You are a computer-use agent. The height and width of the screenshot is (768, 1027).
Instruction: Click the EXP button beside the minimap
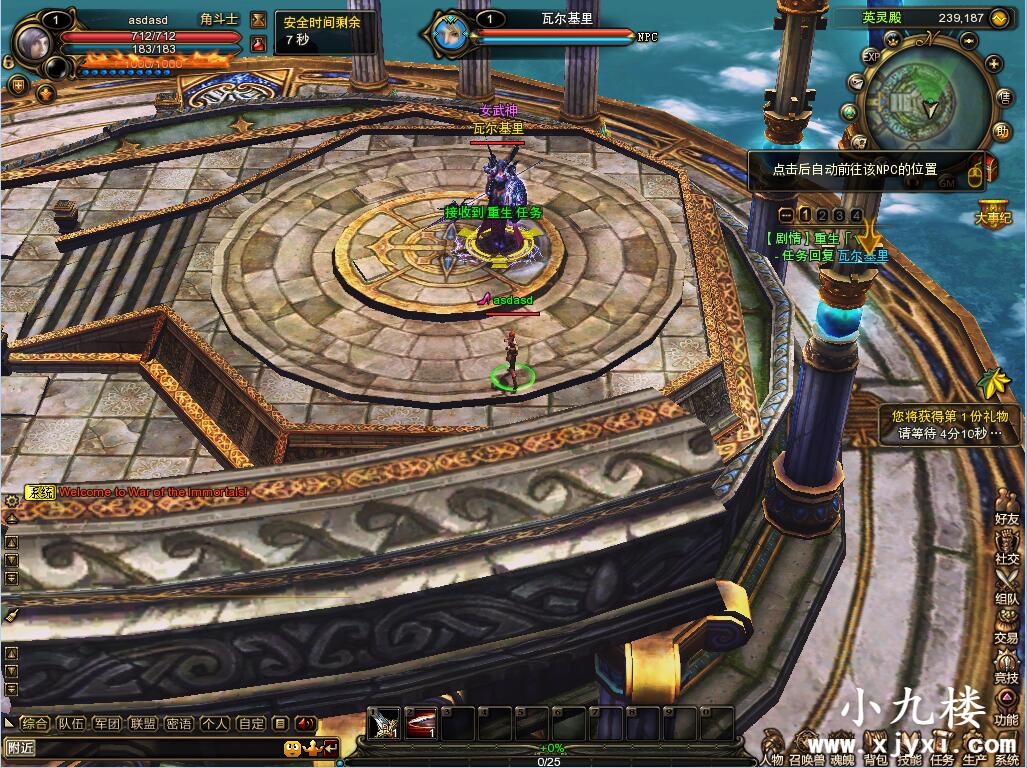[871, 57]
